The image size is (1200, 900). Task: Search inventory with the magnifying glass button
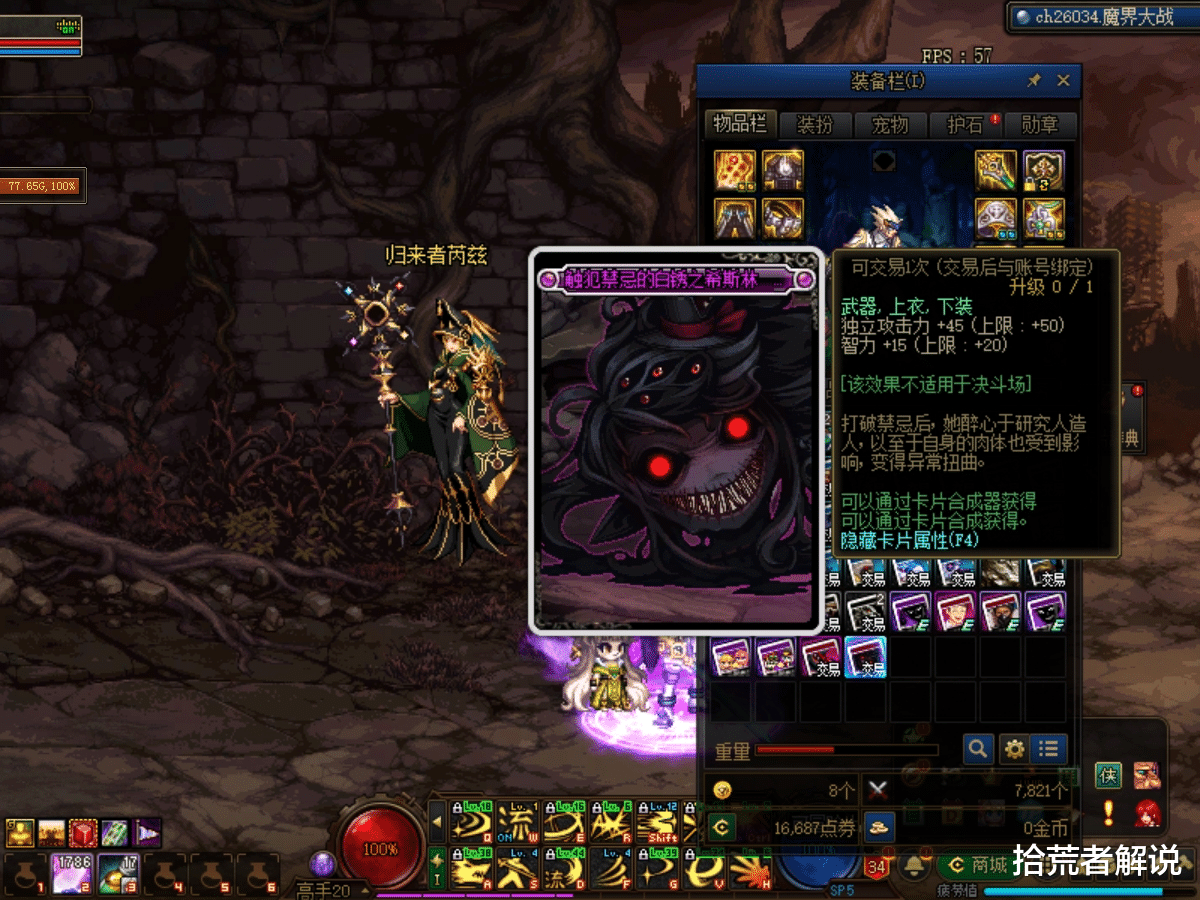pyautogui.click(x=977, y=748)
